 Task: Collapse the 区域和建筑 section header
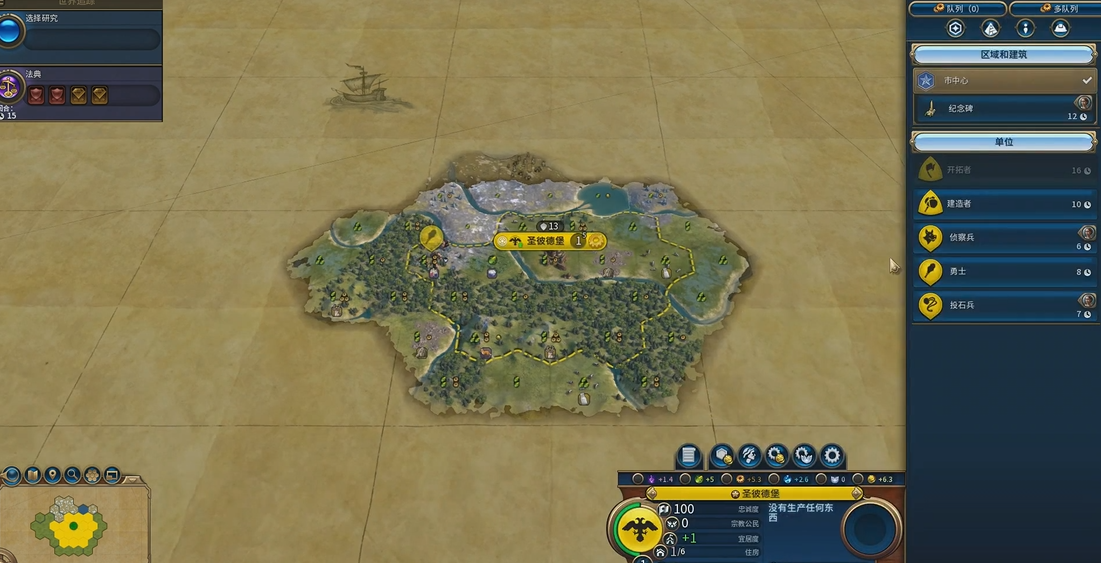pyautogui.click(x=1003, y=55)
